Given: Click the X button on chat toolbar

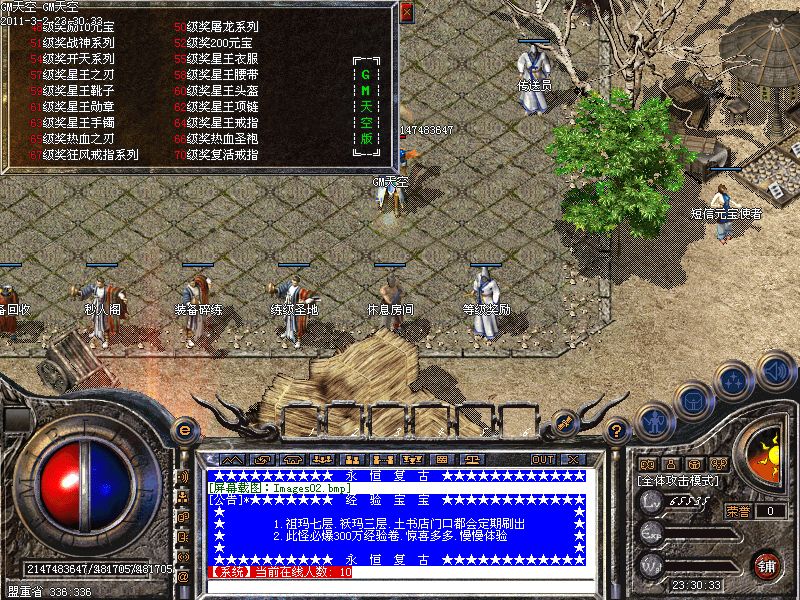Looking at the screenshot, I should pyautogui.click(x=573, y=459).
